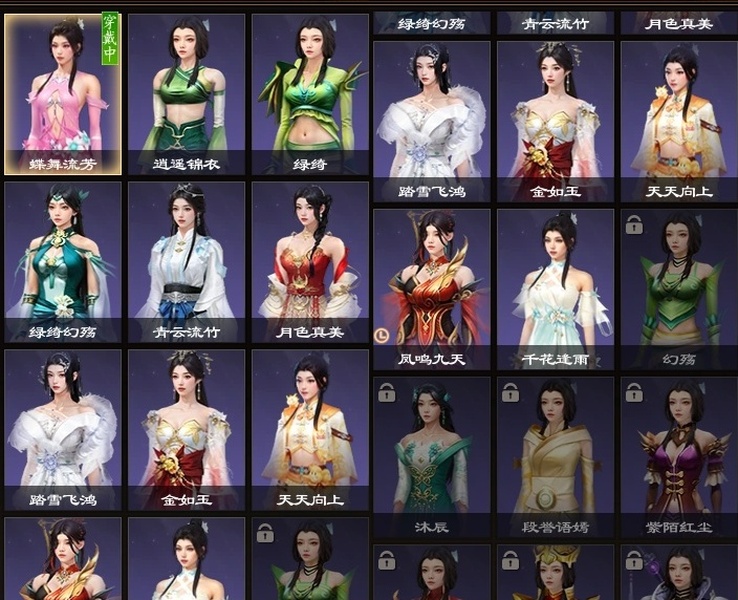Choose the tile labeled 千花逢雨
Image resolution: width=738 pixels, height=600 pixels.
point(555,288)
